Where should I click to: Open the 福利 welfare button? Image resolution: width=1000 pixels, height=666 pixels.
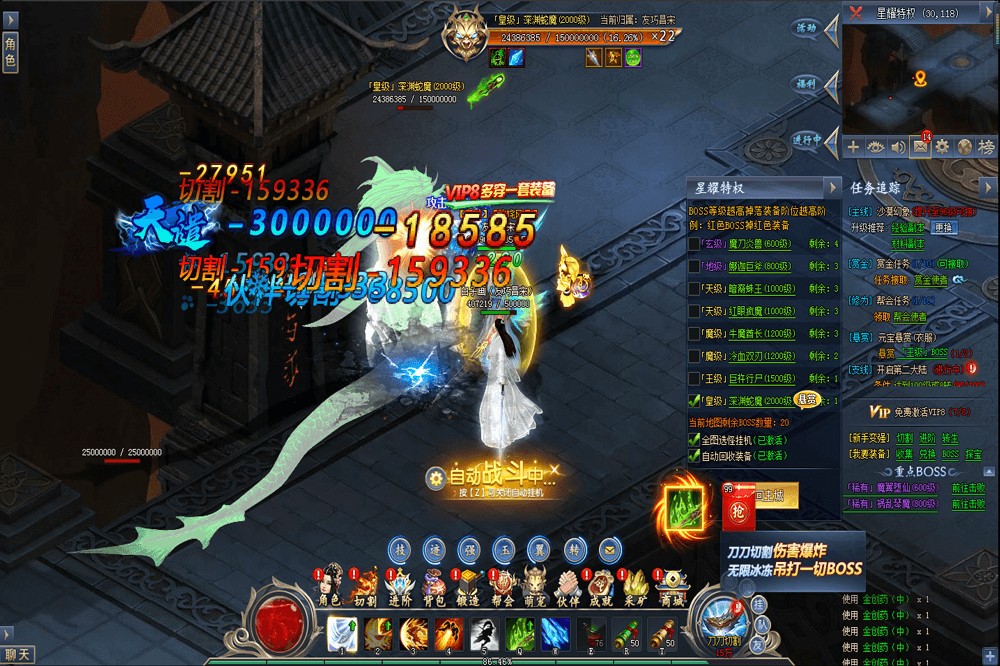(806, 84)
